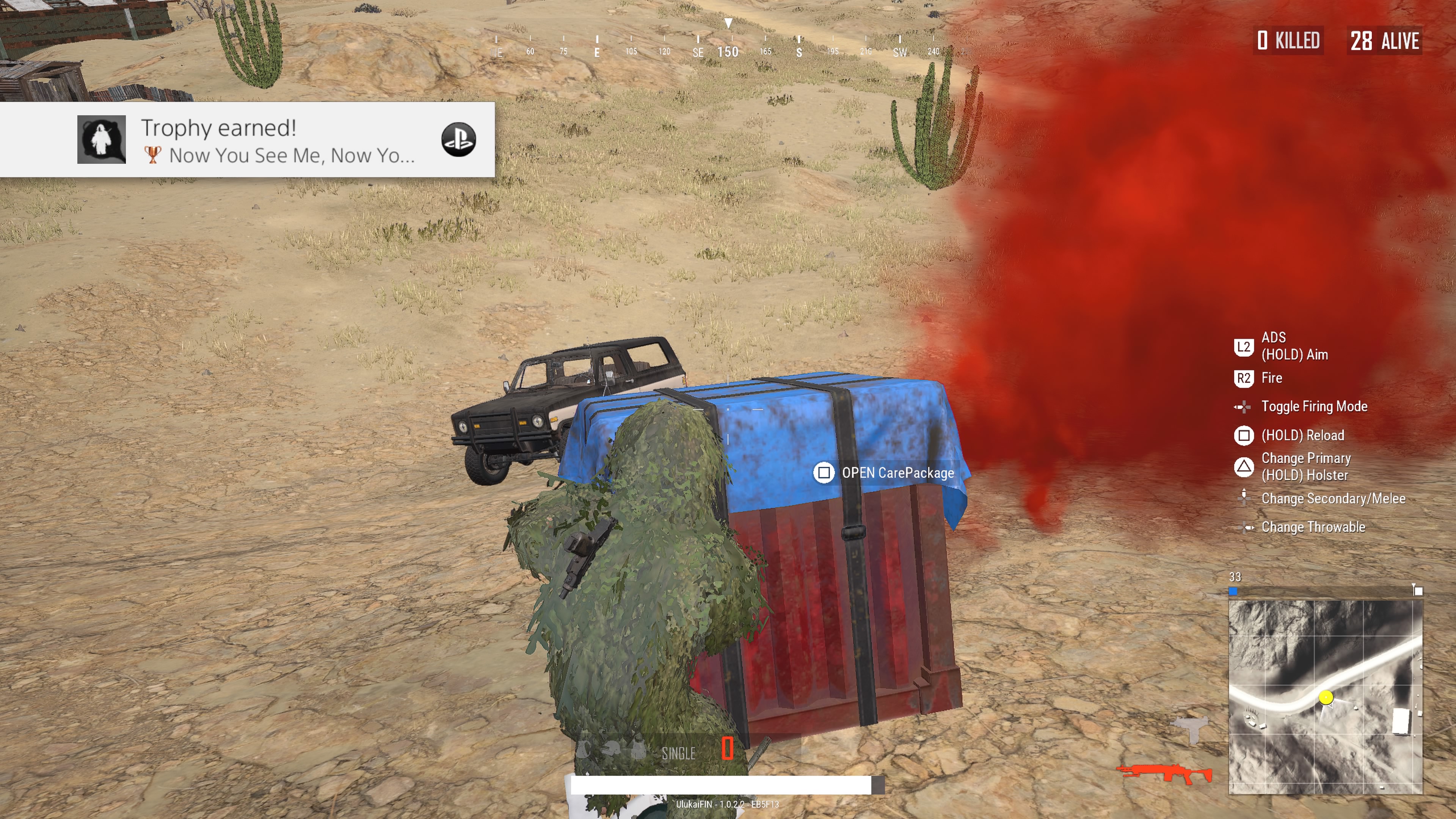The image size is (1456, 819).
Task: Click the trophy thumbnail of ghillie figure
Action: tap(102, 140)
